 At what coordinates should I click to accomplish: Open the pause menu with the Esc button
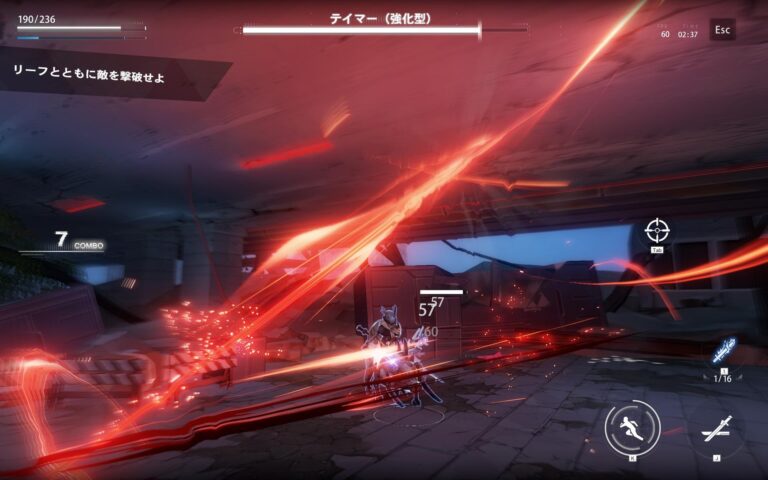(x=722, y=30)
